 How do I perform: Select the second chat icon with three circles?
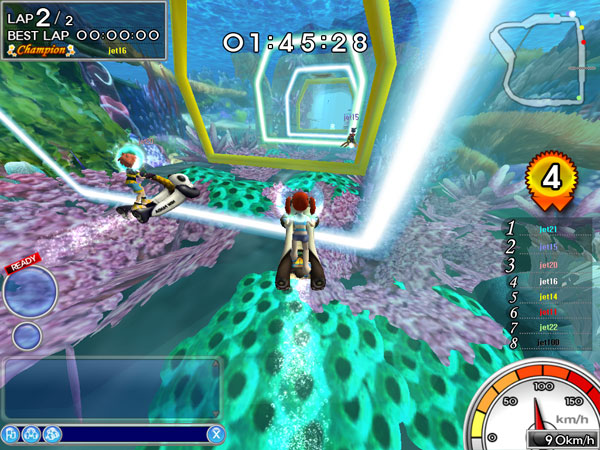(x=30, y=434)
